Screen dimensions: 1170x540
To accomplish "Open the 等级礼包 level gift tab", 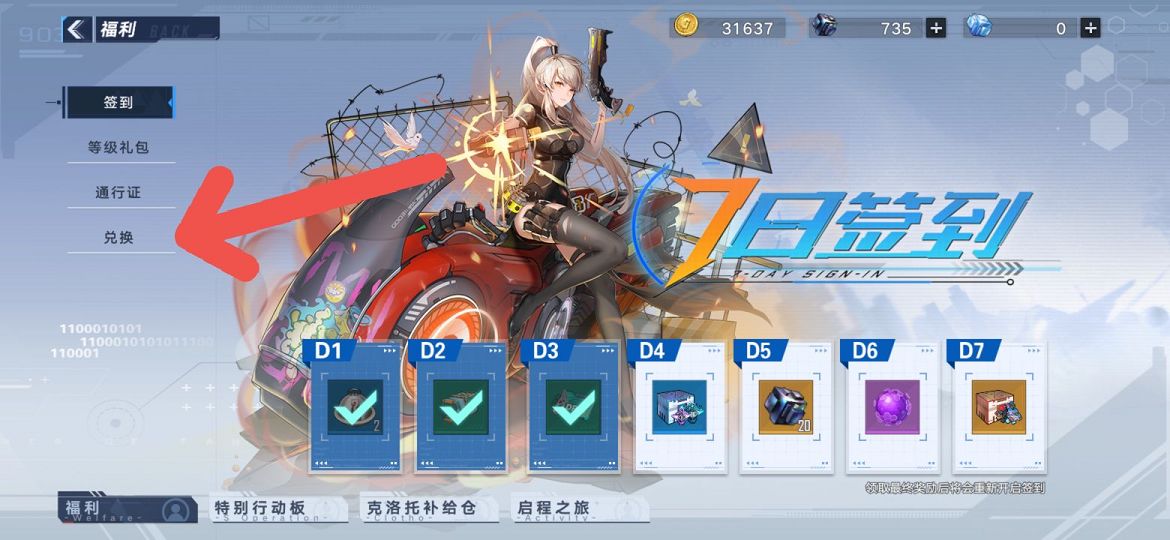I will tap(118, 147).
